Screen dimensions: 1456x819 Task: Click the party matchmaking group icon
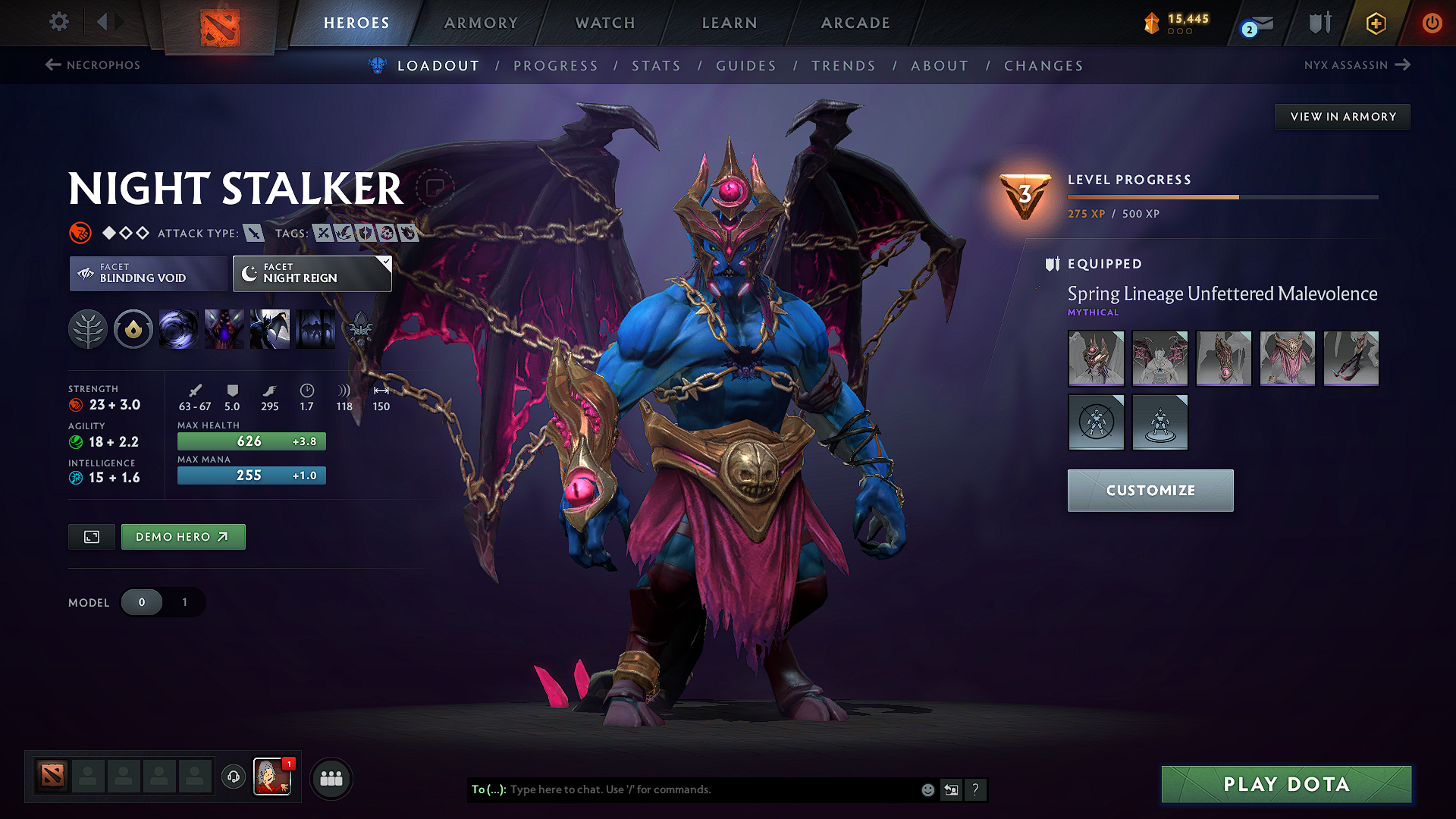point(331,778)
